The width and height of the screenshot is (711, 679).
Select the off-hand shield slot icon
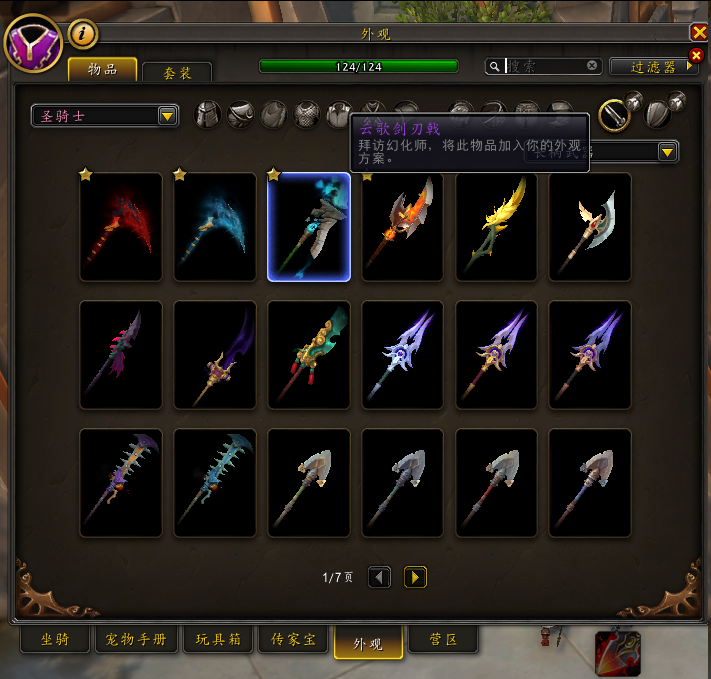tap(659, 113)
